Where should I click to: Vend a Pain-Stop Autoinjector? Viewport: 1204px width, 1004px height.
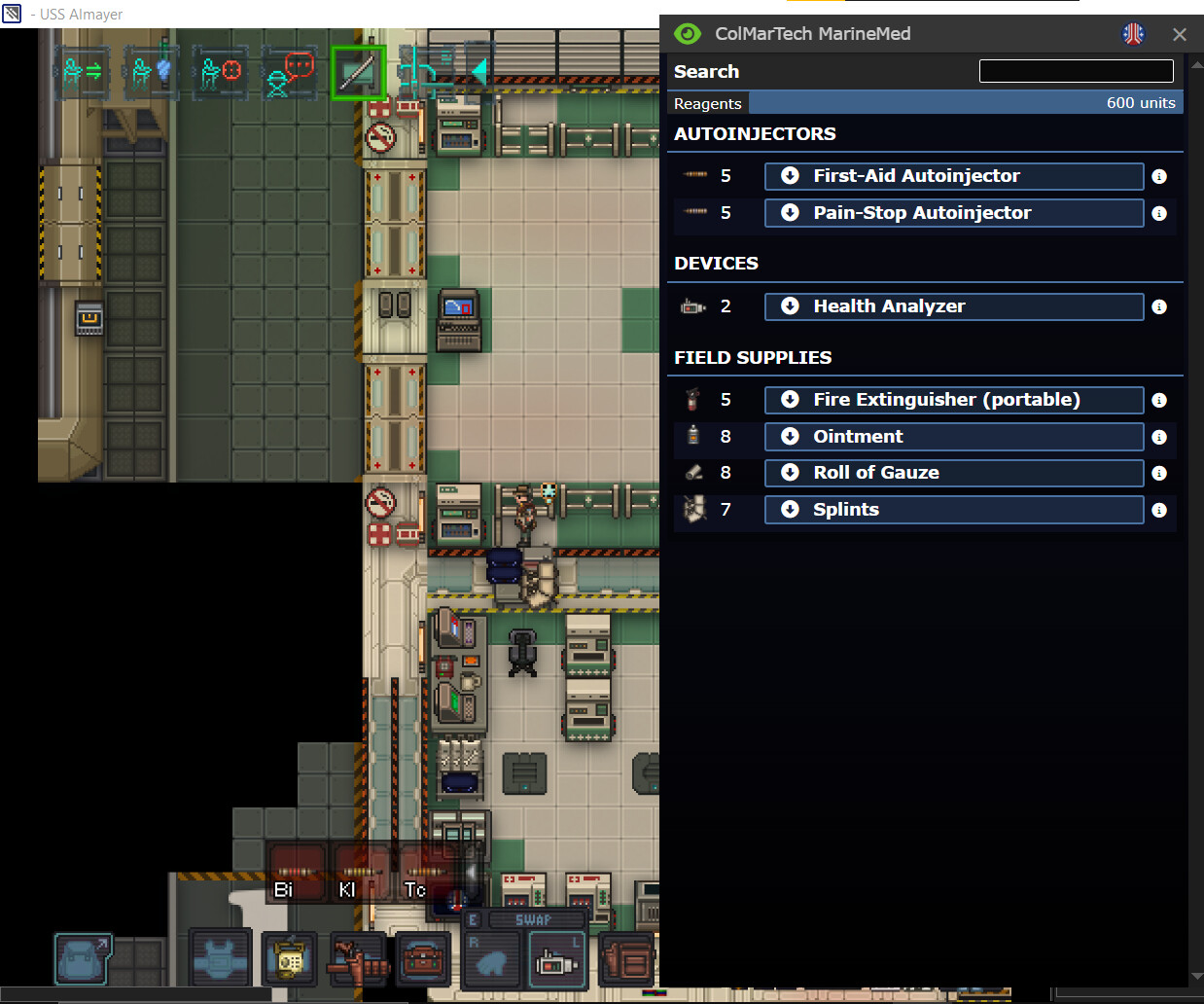click(x=953, y=213)
